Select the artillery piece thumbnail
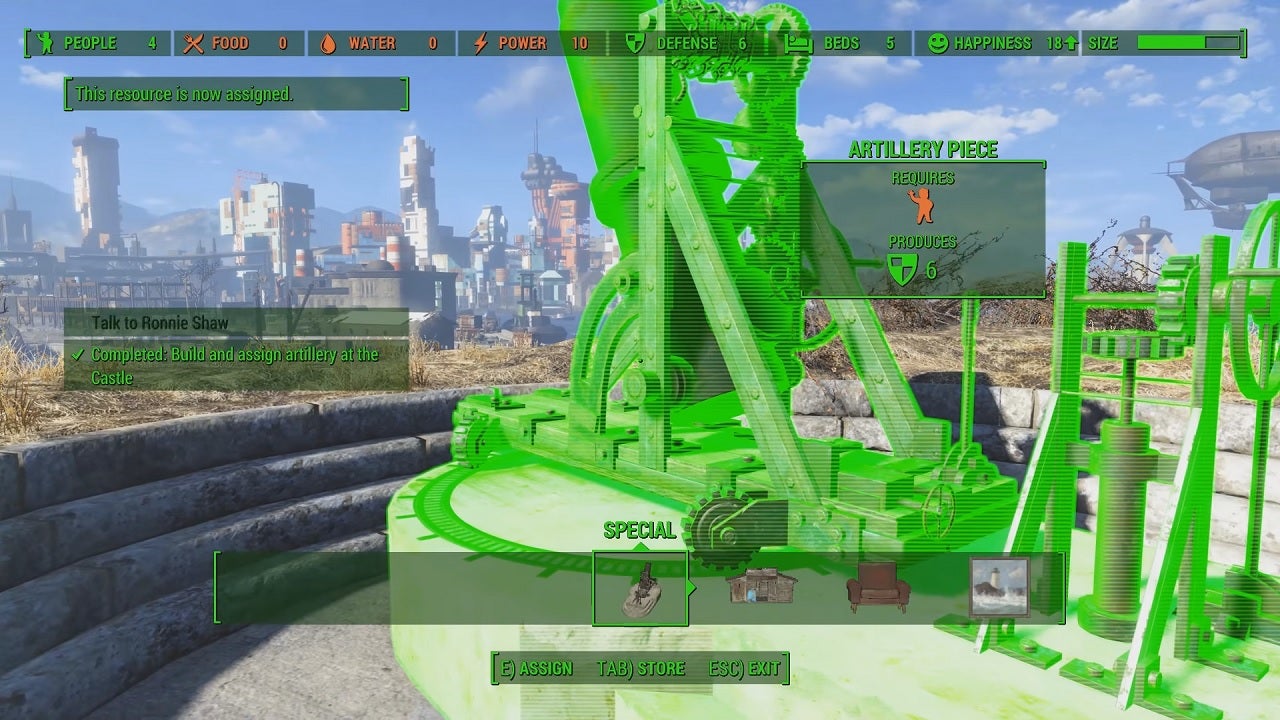The image size is (1280, 720). (640, 588)
